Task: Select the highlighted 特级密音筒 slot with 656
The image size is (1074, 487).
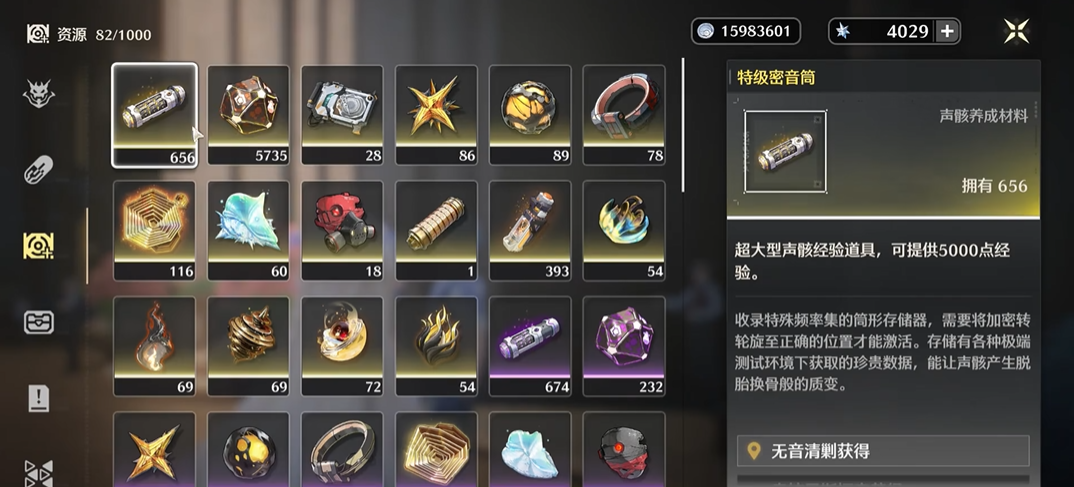Action: pyautogui.click(x=154, y=114)
